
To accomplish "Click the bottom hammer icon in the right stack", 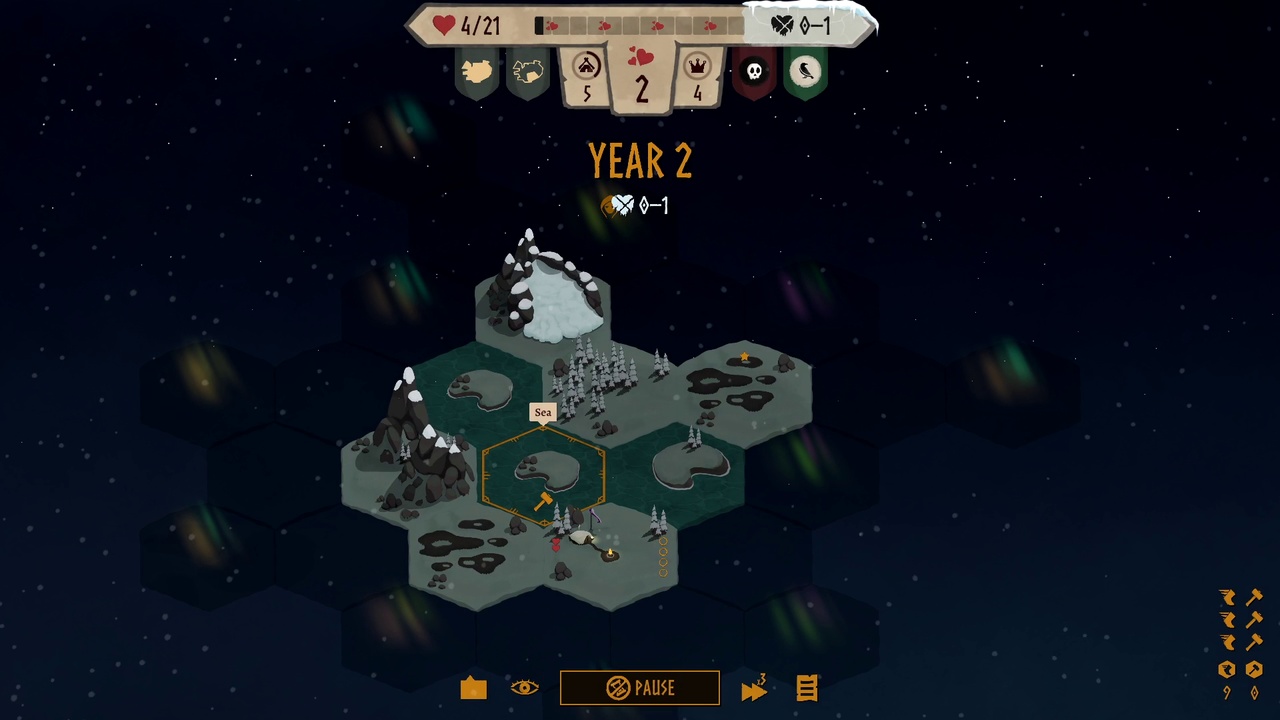I will click(1255, 642).
